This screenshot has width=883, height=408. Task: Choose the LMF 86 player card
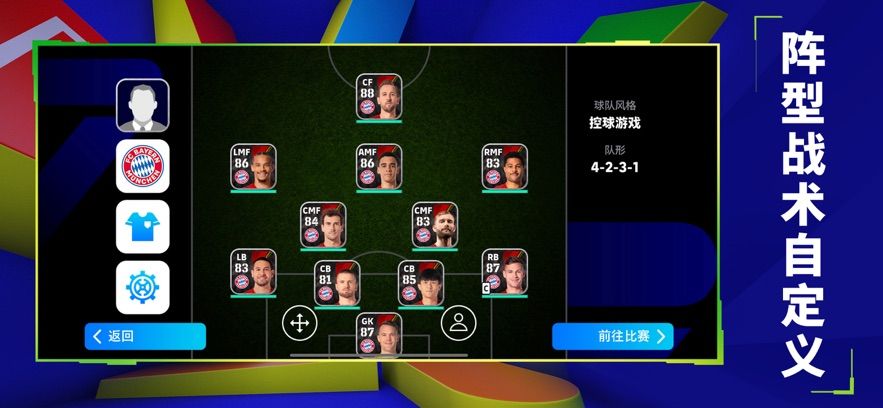(x=253, y=167)
